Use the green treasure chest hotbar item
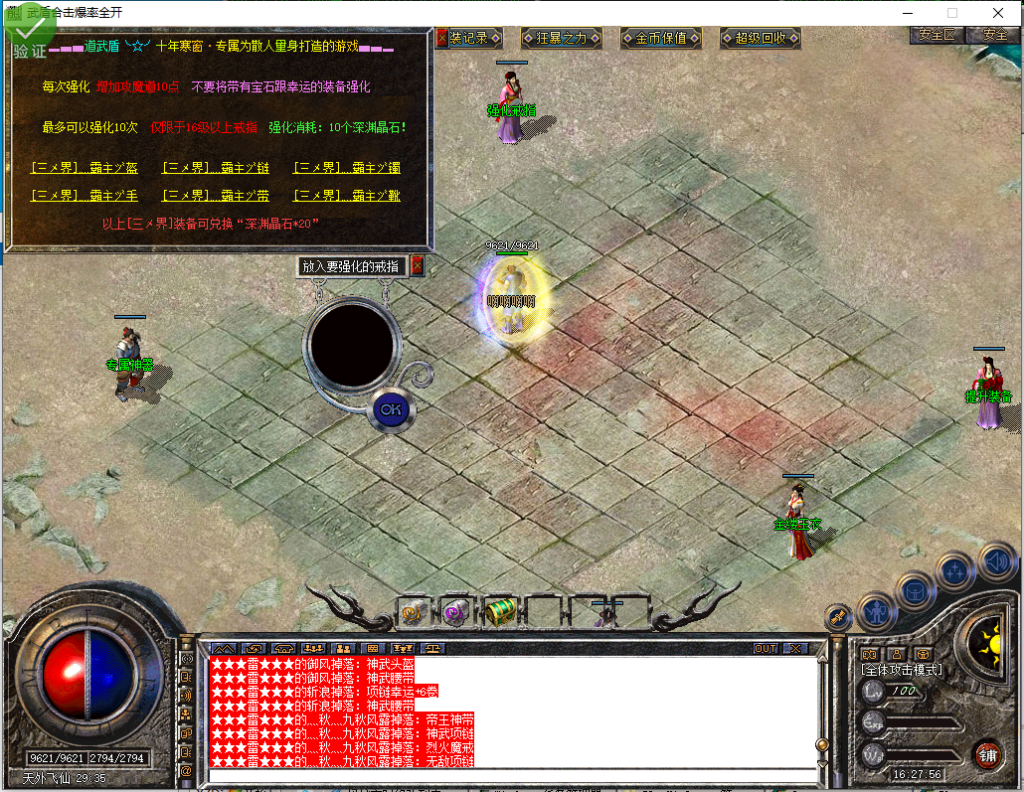1024x792 pixels. coord(500,611)
